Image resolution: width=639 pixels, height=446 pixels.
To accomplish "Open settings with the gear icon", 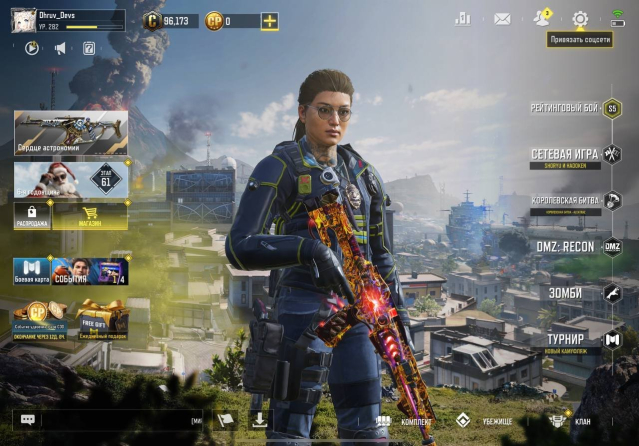I will tap(580, 18).
